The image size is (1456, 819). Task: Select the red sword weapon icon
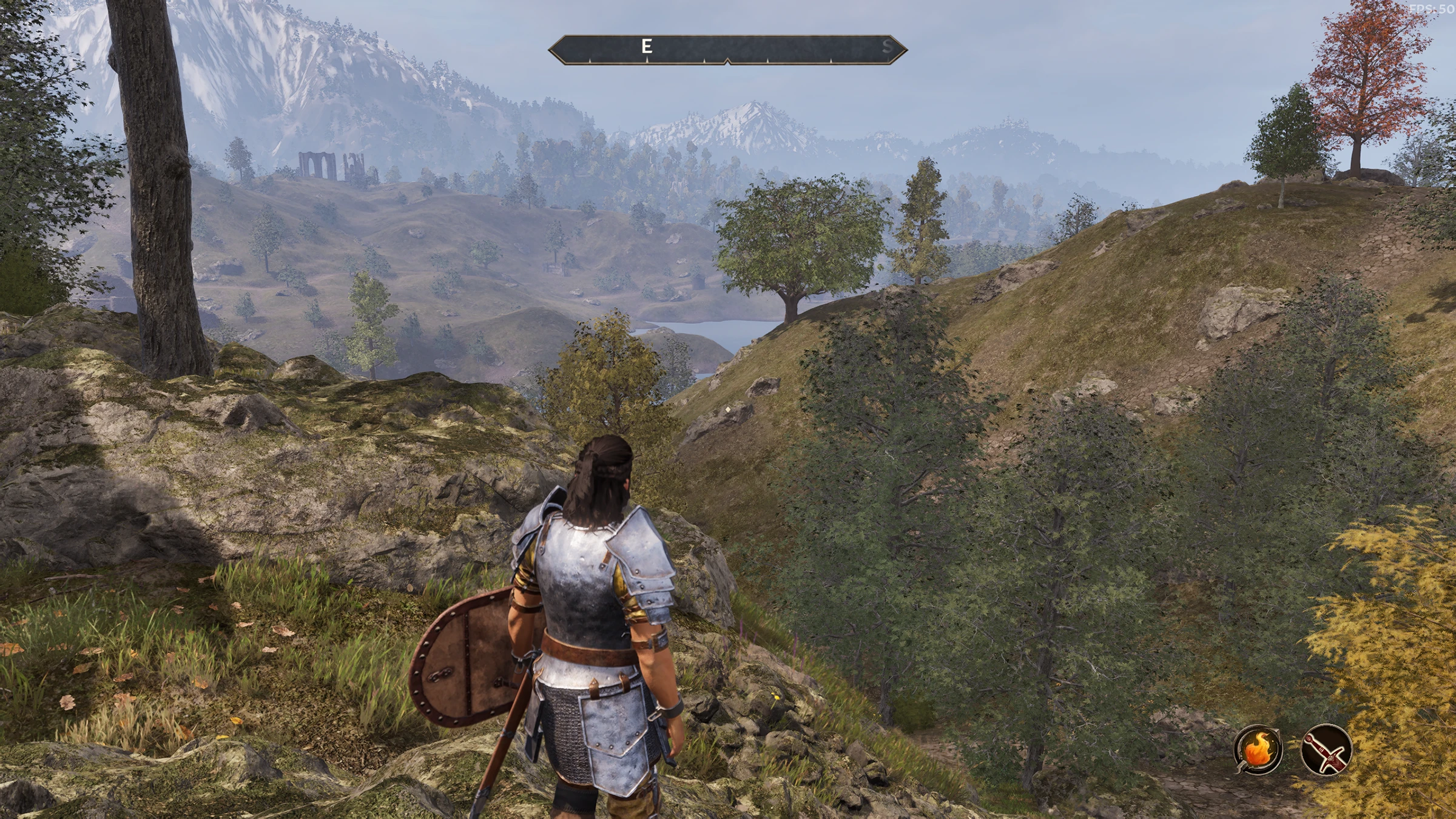(x=1326, y=750)
